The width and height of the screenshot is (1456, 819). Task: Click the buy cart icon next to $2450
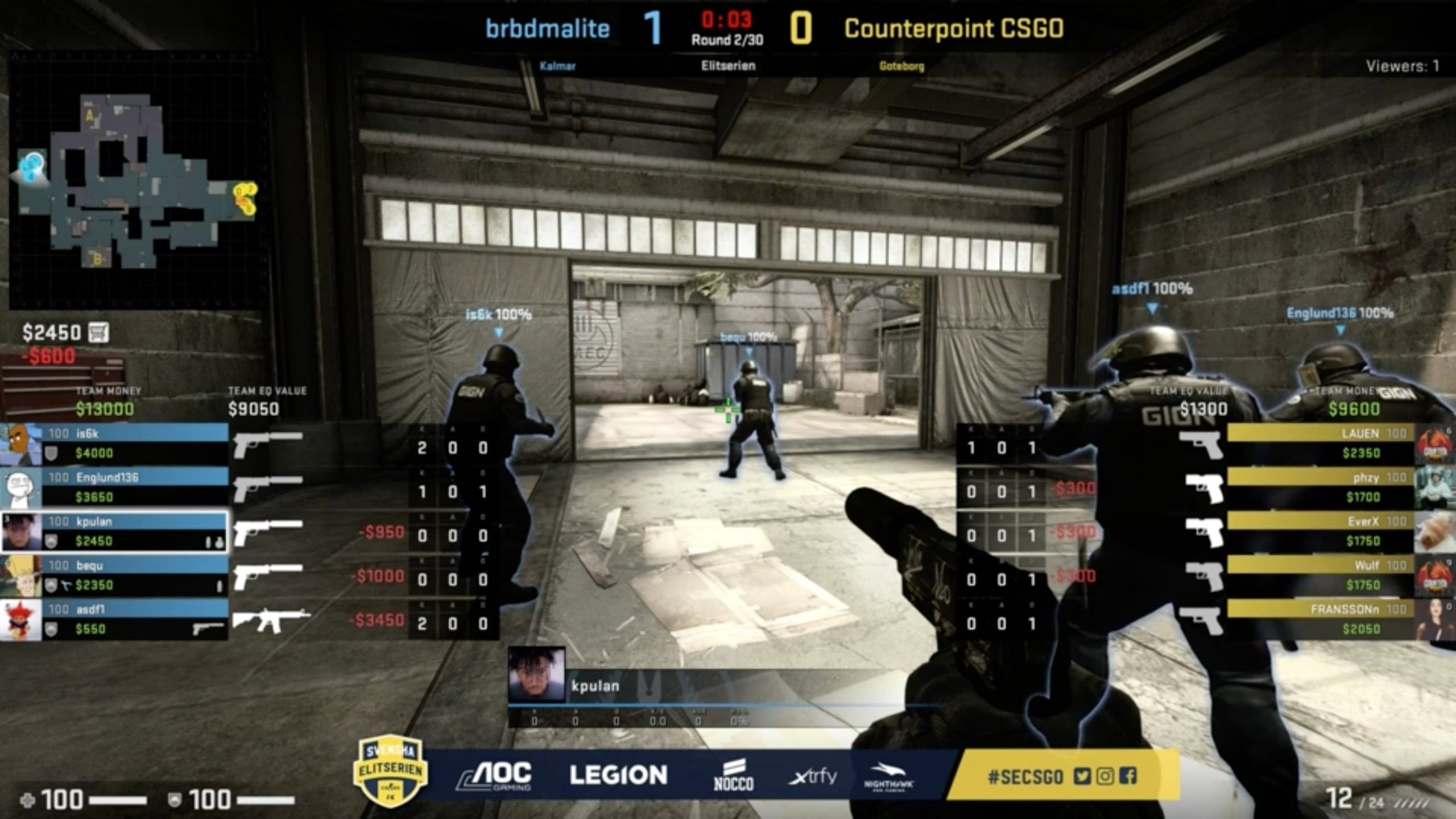click(x=100, y=333)
